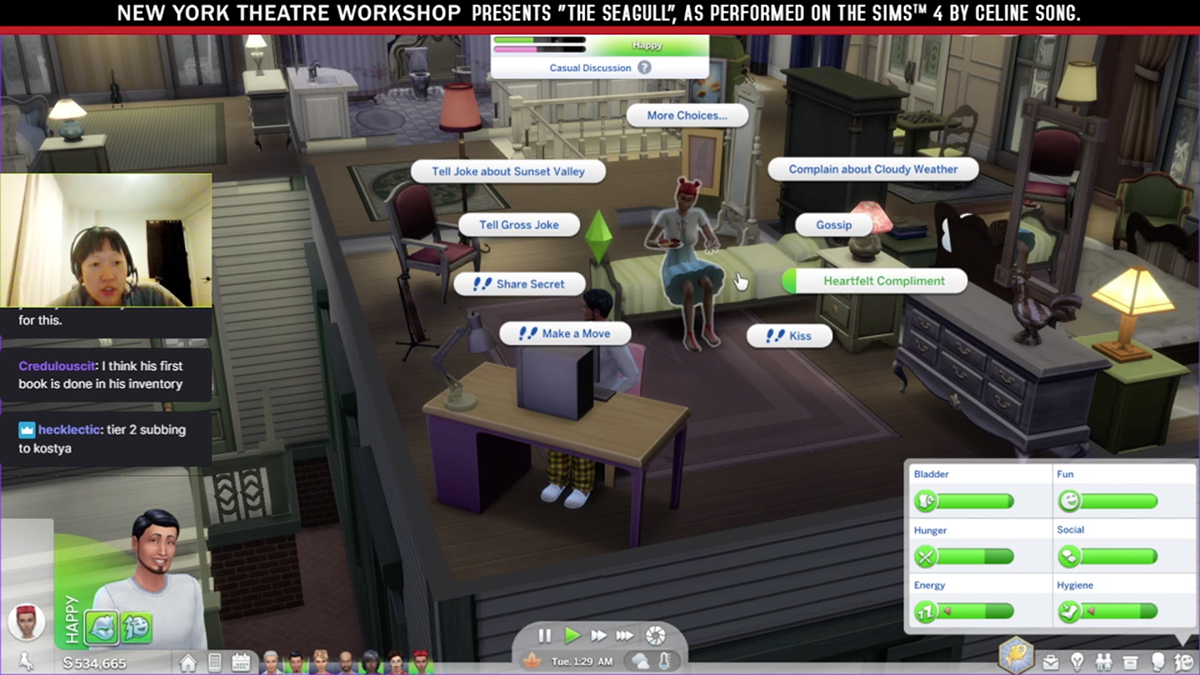Activate ultra speed triple arrows
The width and height of the screenshot is (1200, 675).
[x=625, y=635]
